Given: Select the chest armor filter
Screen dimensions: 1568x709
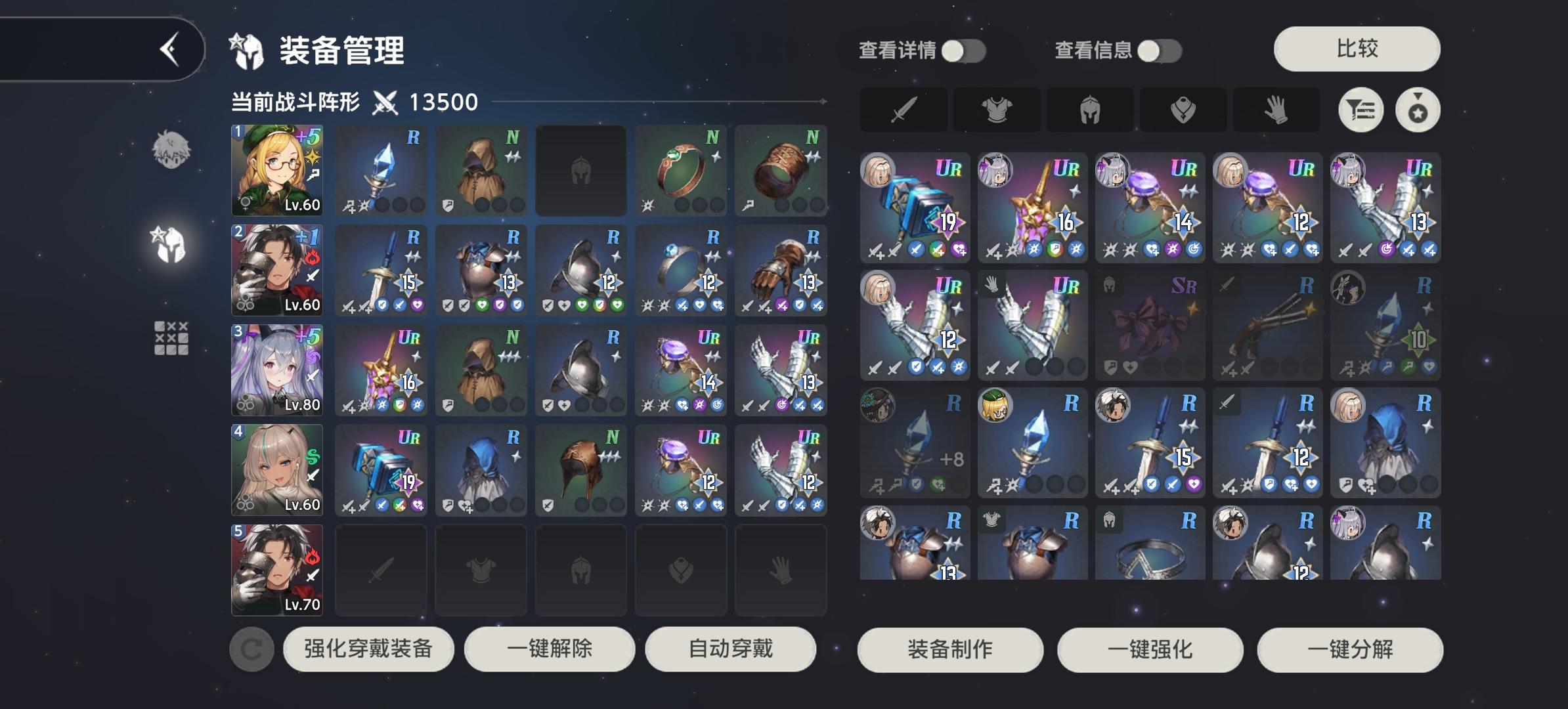Looking at the screenshot, I should click(x=997, y=110).
